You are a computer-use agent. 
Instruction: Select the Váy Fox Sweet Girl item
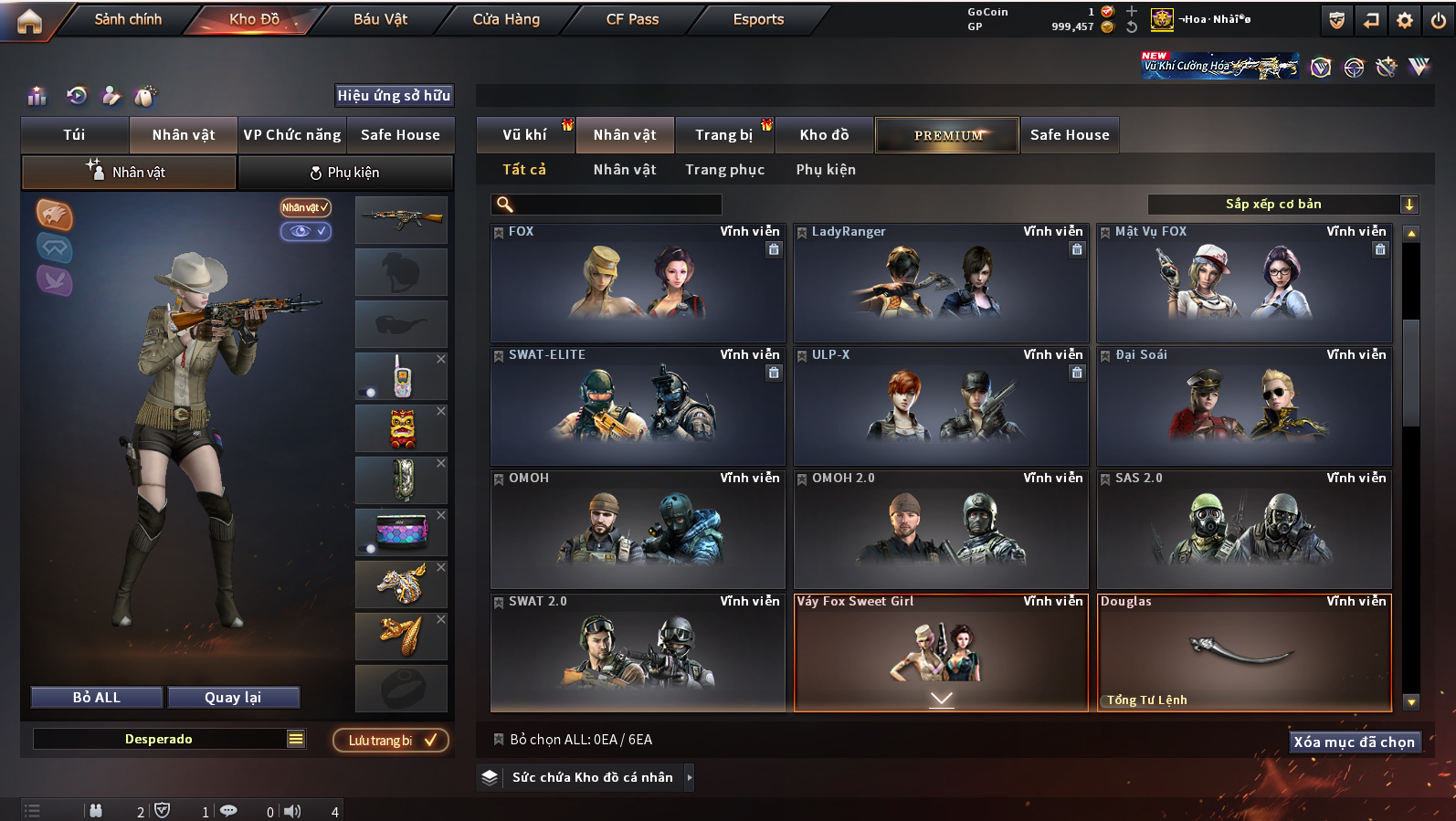click(x=941, y=652)
